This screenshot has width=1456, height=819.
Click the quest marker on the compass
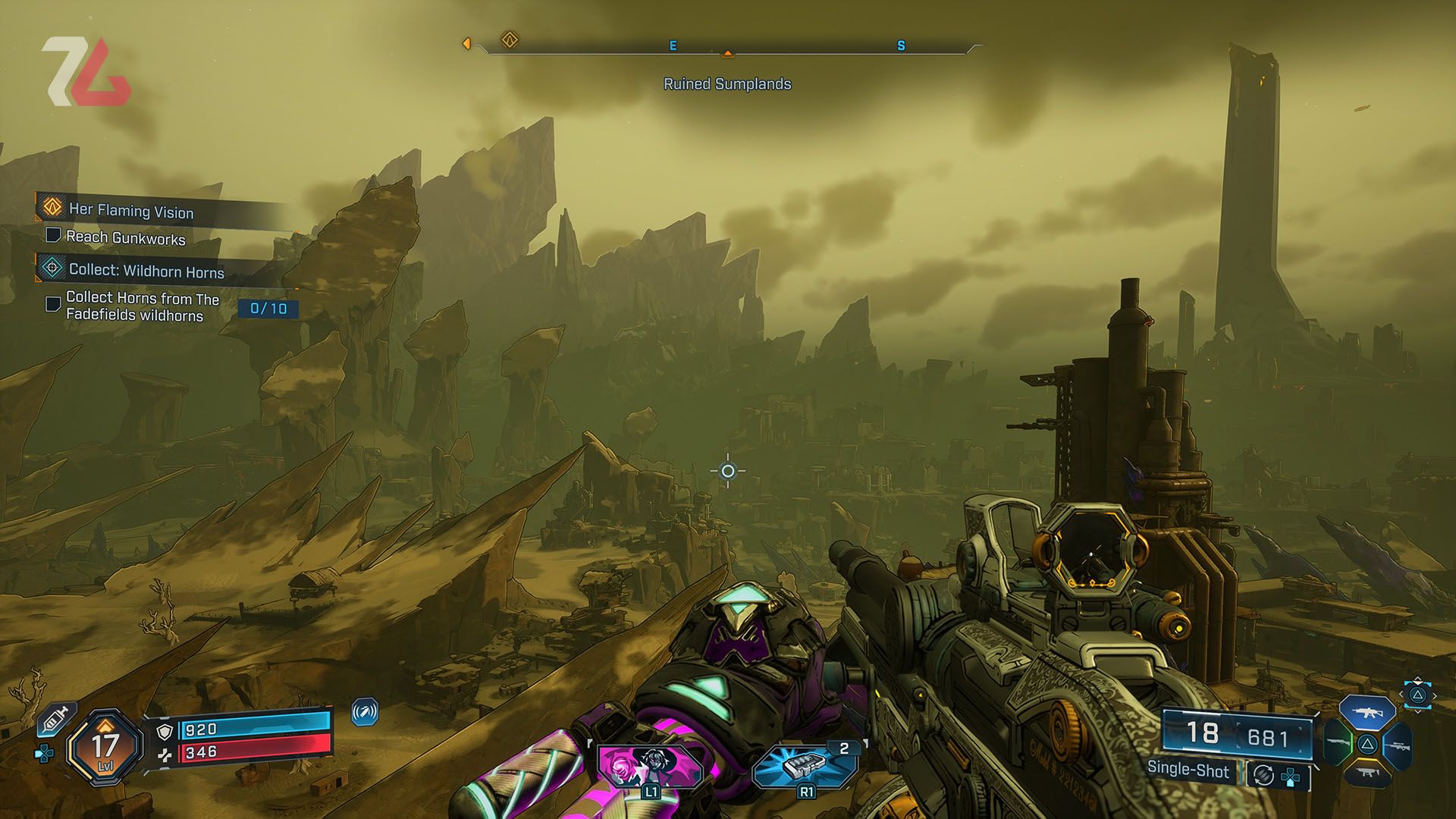point(510,40)
